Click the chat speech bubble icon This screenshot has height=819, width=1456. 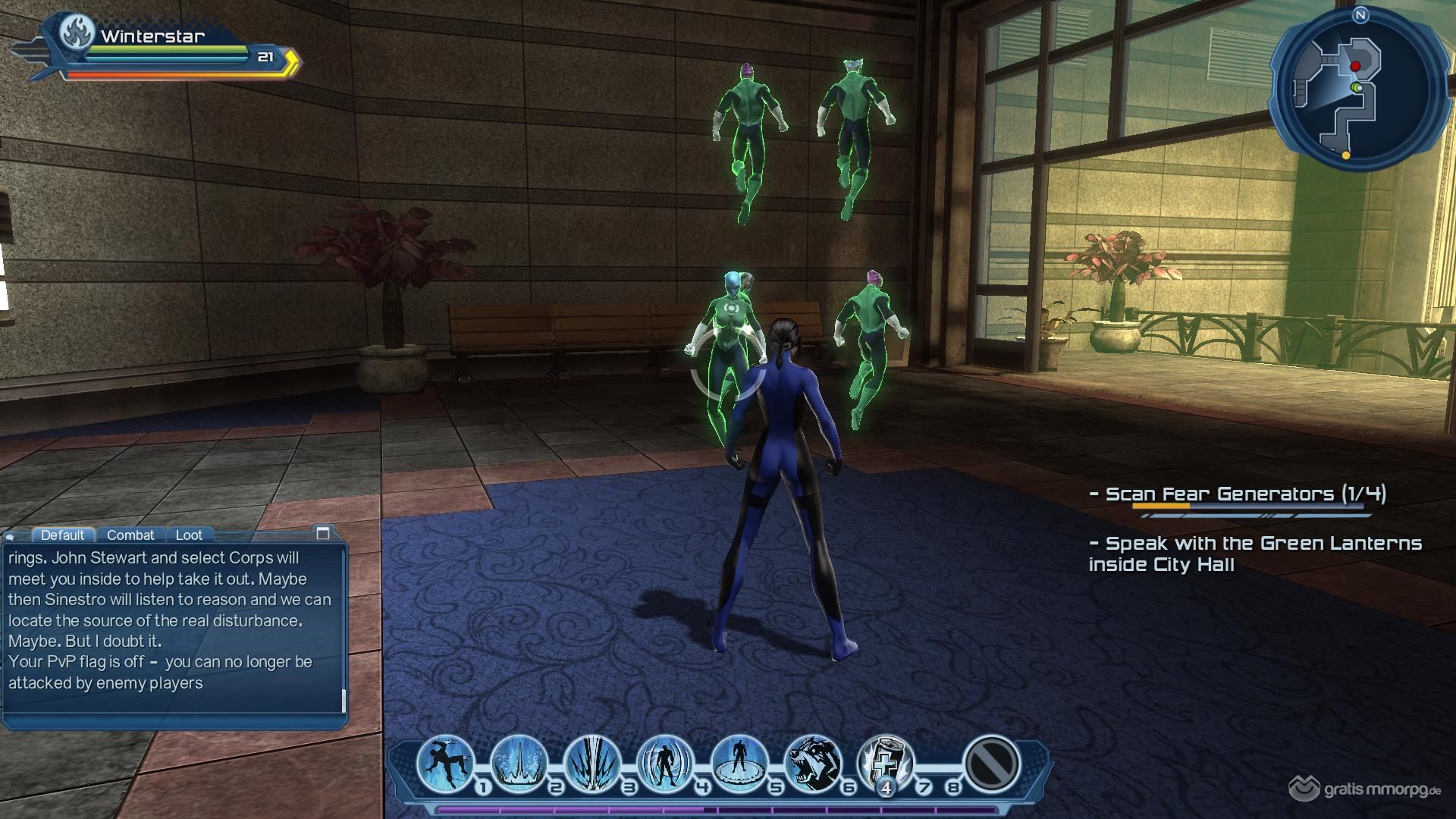click(x=11, y=536)
